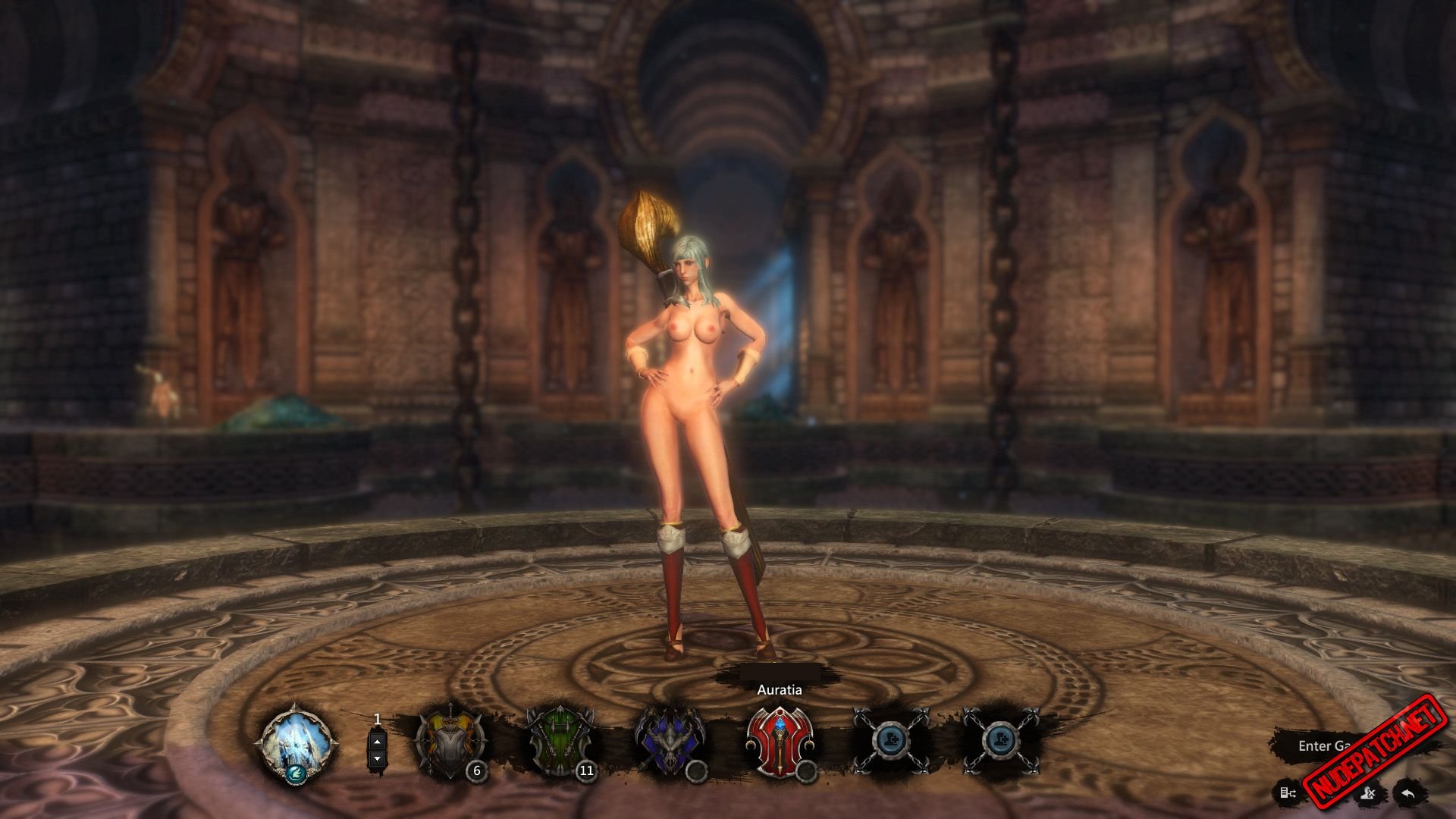The width and height of the screenshot is (1456, 819).
Task: Go back using the return arrow
Action: (x=1409, y=793)
